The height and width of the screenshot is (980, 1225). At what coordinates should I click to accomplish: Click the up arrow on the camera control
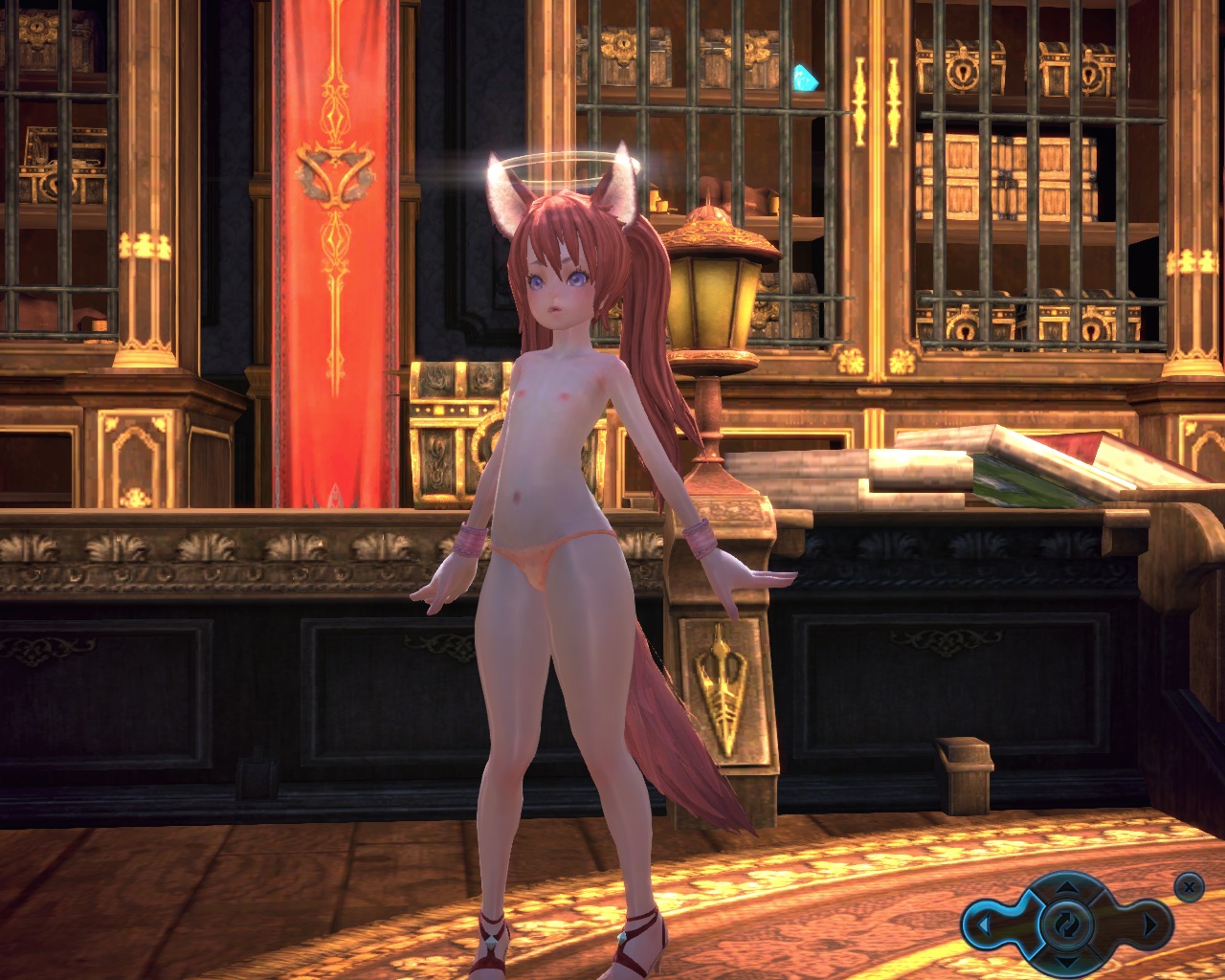tap(1066, 891)
